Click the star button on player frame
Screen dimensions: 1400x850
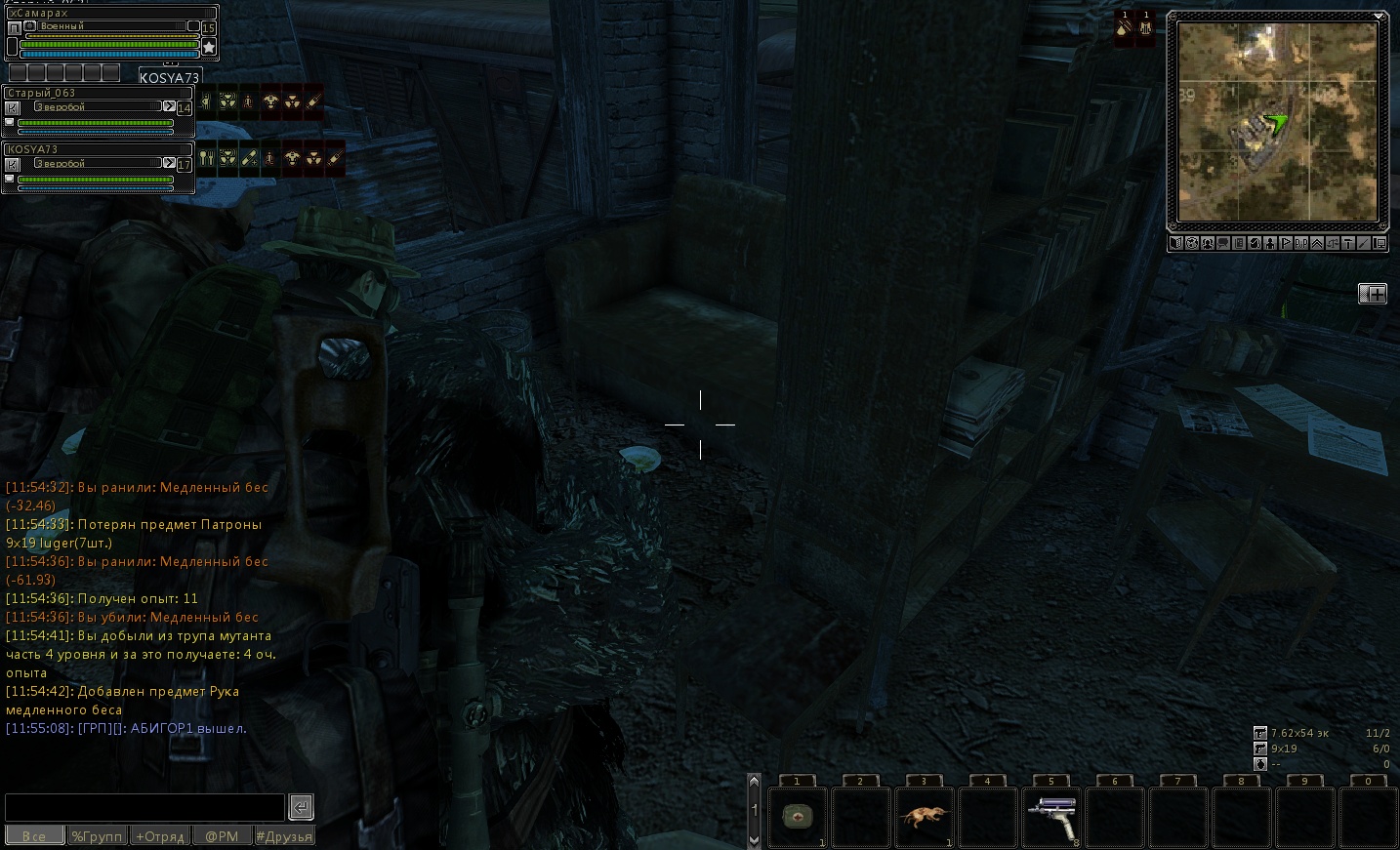[x=209, y=47]
